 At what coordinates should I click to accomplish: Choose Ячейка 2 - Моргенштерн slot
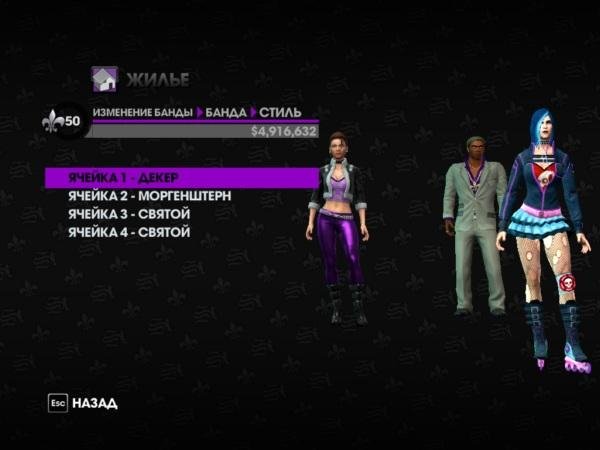point(149,196)
